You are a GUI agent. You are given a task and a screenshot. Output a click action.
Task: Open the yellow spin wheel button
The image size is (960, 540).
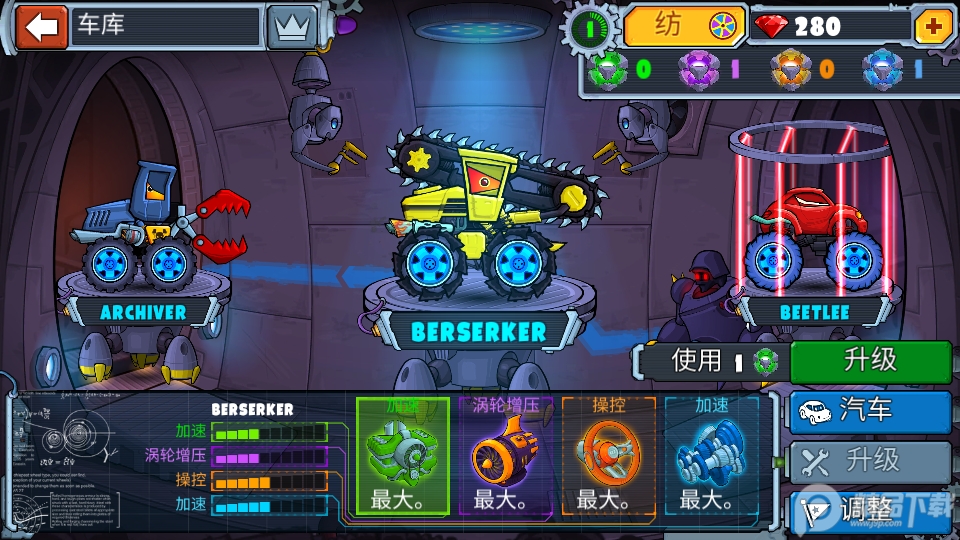tap(686, 26)
